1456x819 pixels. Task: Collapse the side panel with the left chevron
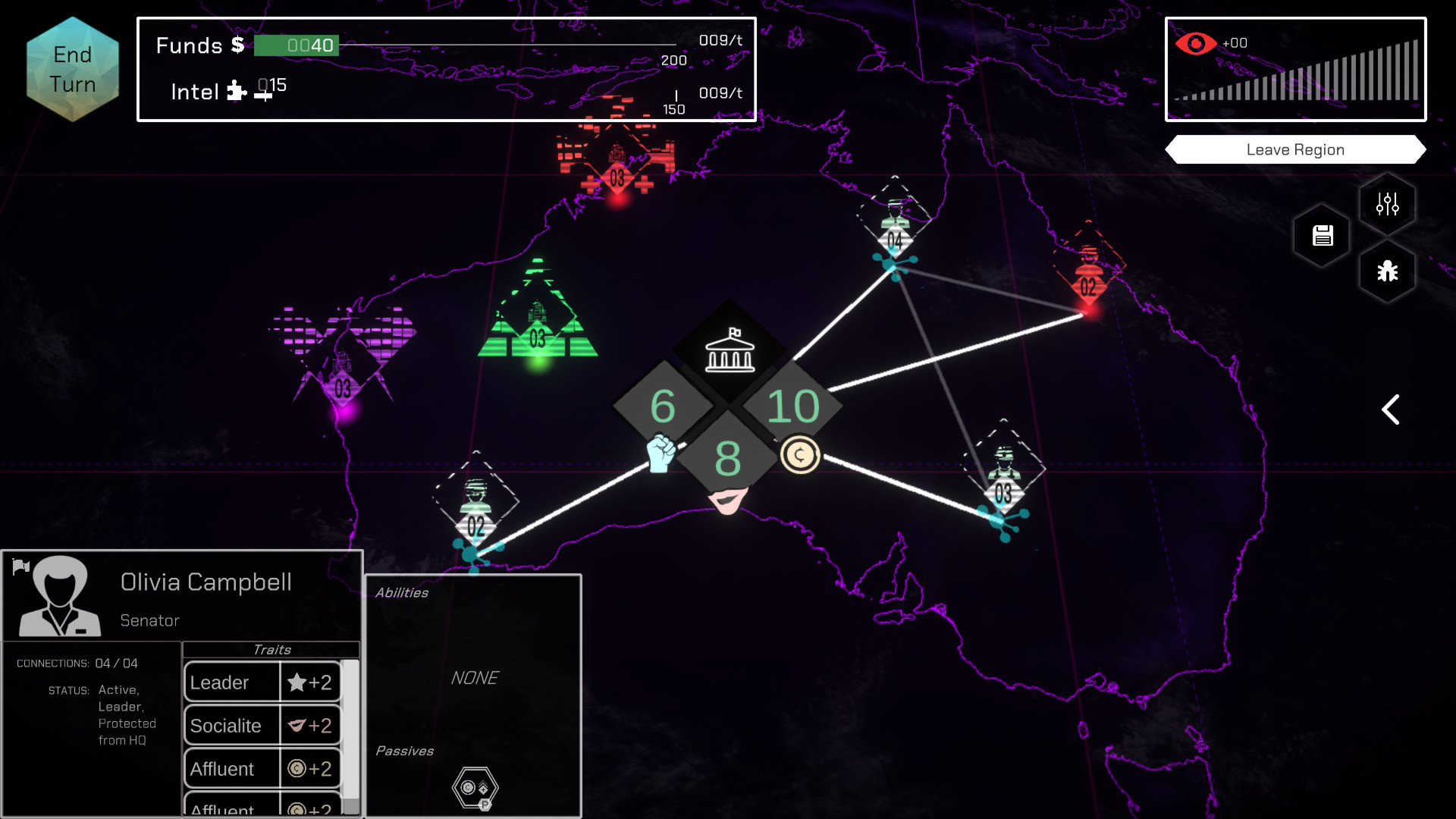1391,409
